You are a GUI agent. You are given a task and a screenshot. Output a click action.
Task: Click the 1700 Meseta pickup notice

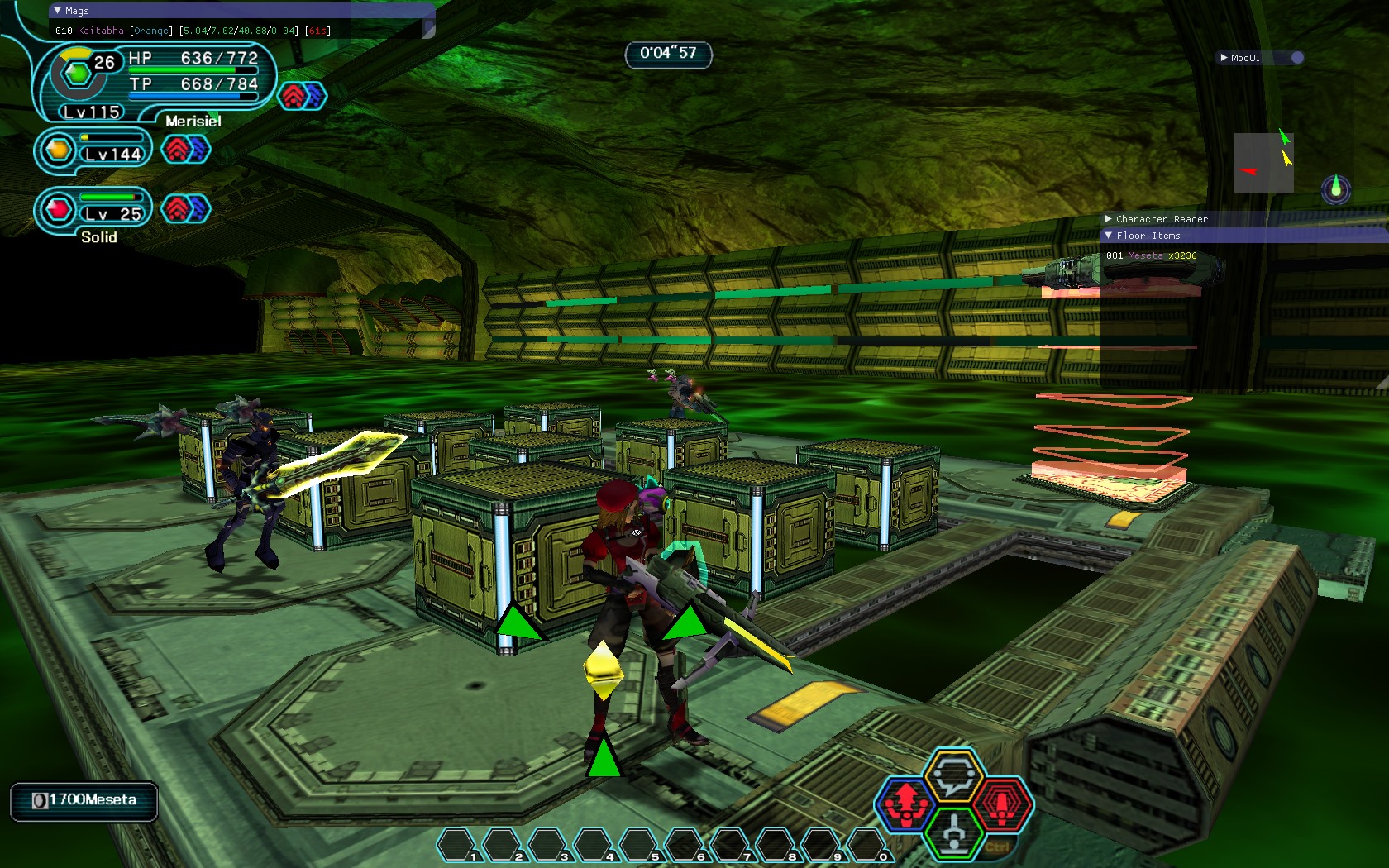coord(84,800)
